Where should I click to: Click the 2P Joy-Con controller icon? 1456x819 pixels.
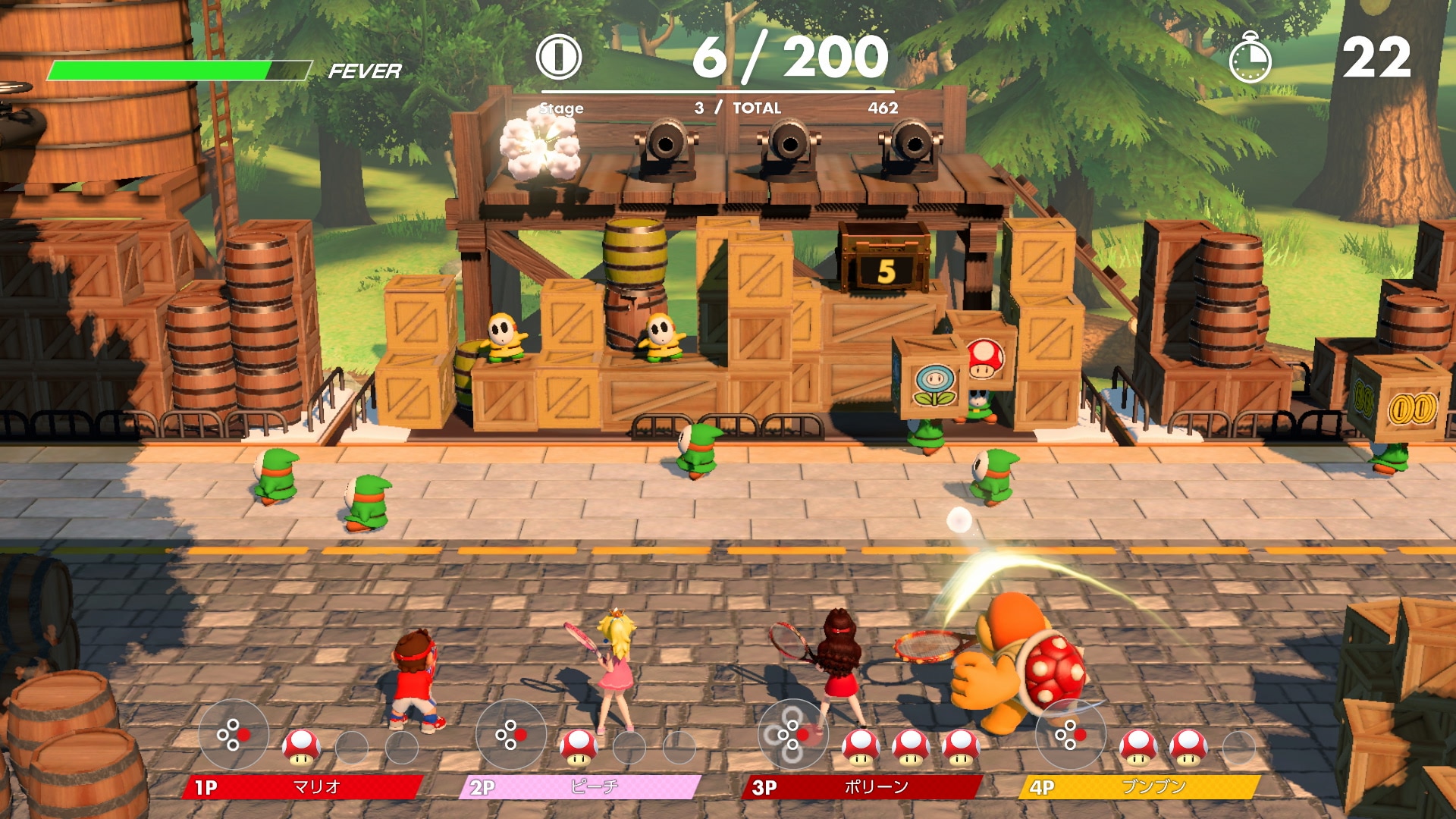coord(510,734)
